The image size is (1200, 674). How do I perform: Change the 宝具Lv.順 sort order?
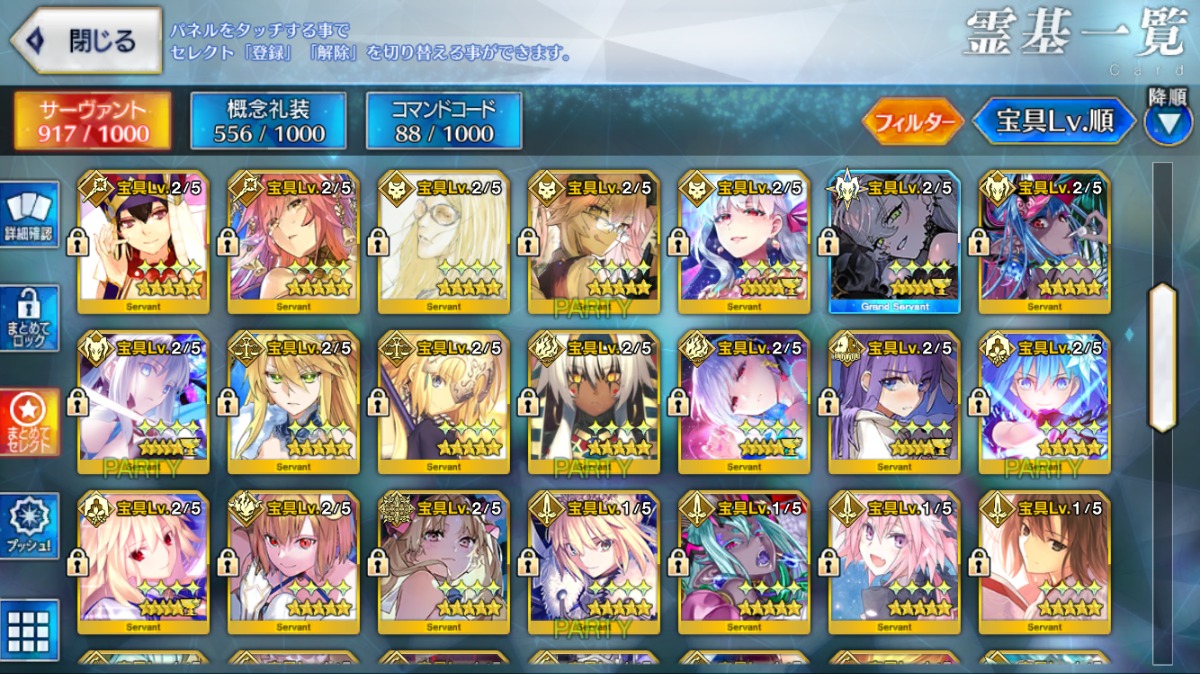click(1055, 122)
